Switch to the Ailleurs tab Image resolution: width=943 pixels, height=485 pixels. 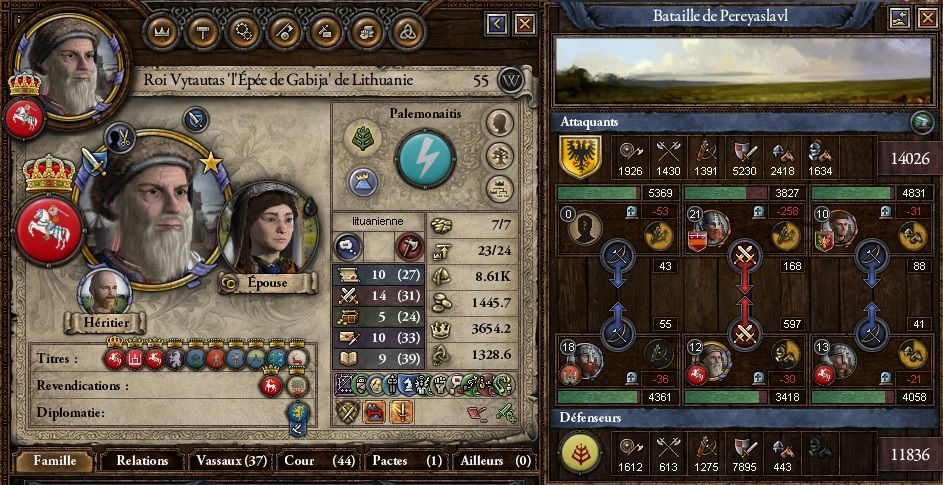tap(494, 461)
